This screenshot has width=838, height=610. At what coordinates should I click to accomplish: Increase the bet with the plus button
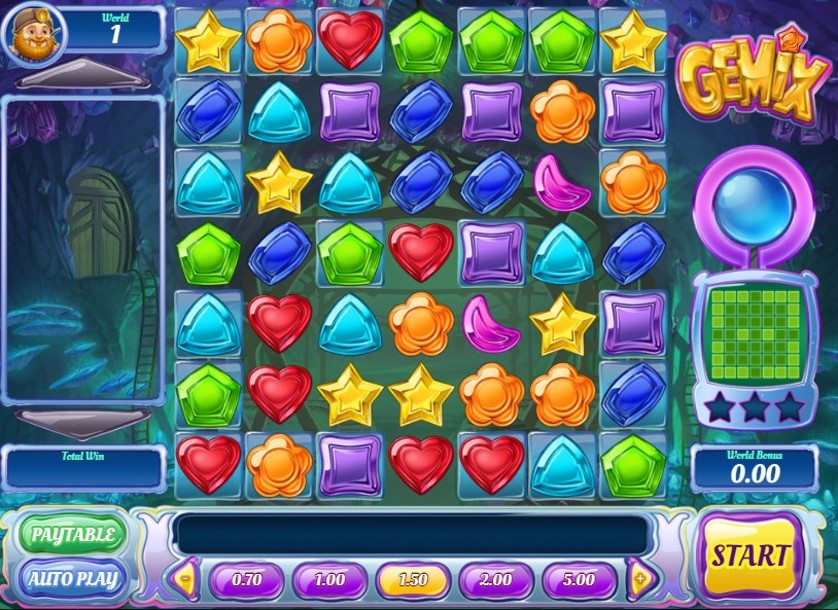pos(640,579)
